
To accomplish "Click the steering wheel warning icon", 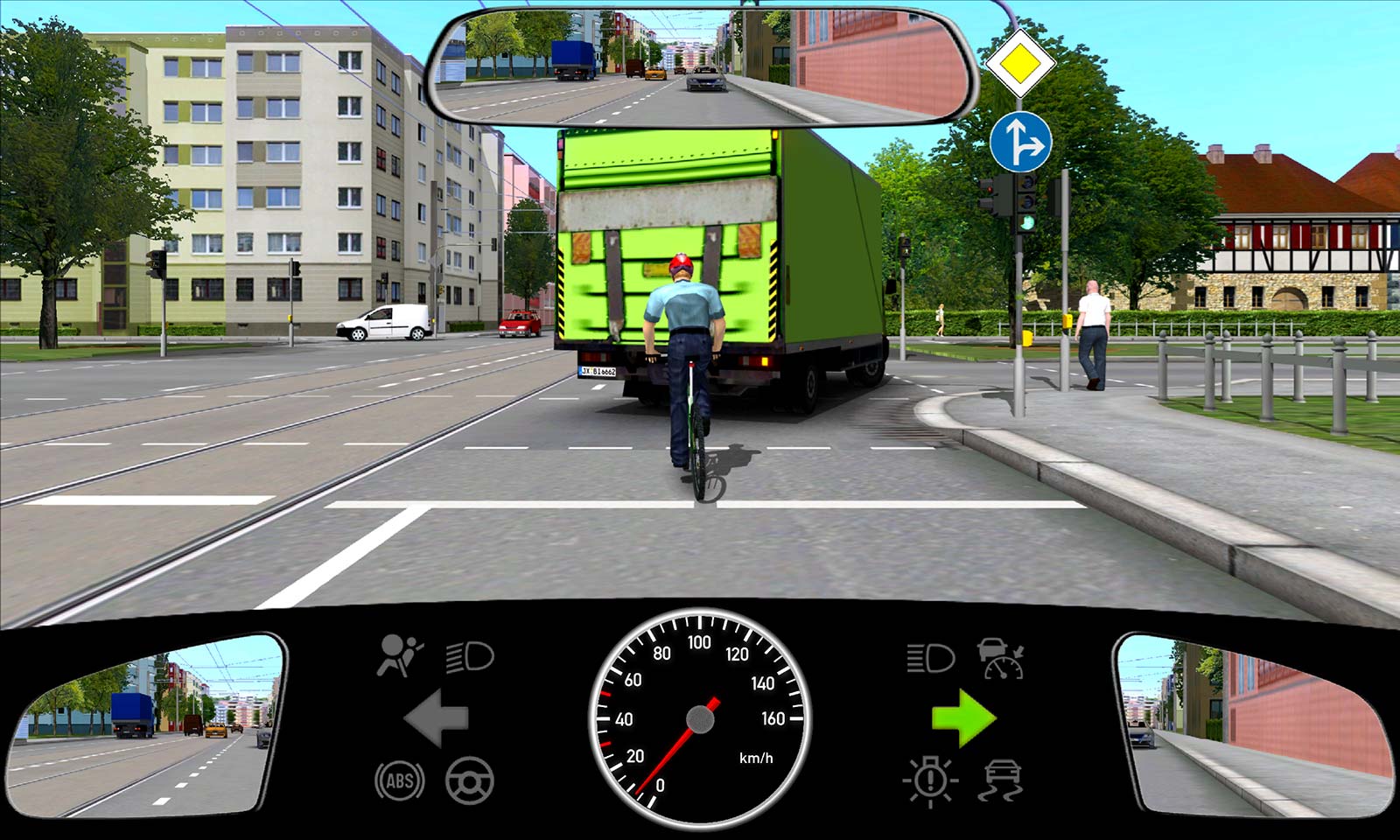I will tap(470, 780).
